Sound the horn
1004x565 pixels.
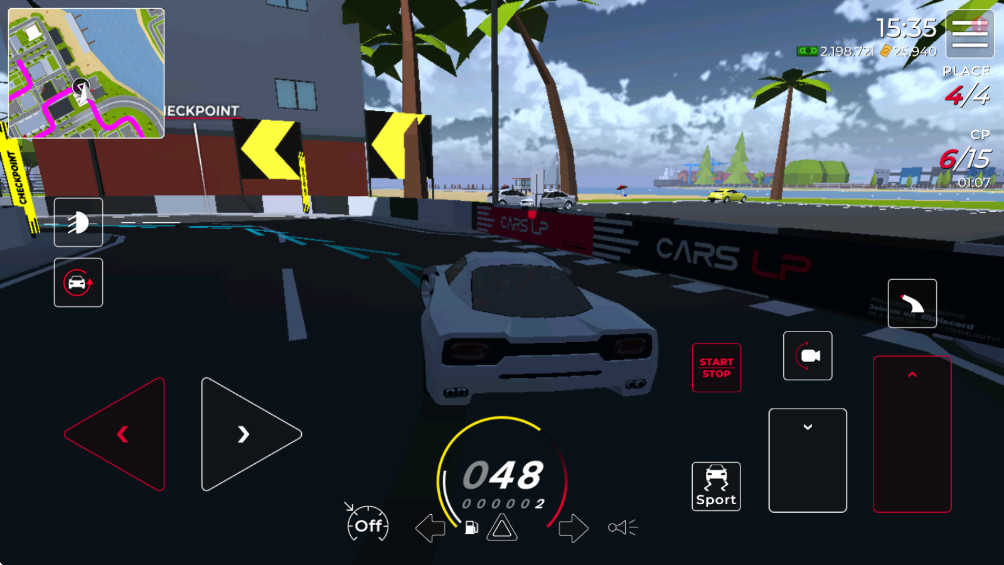(x=622, y=527)
